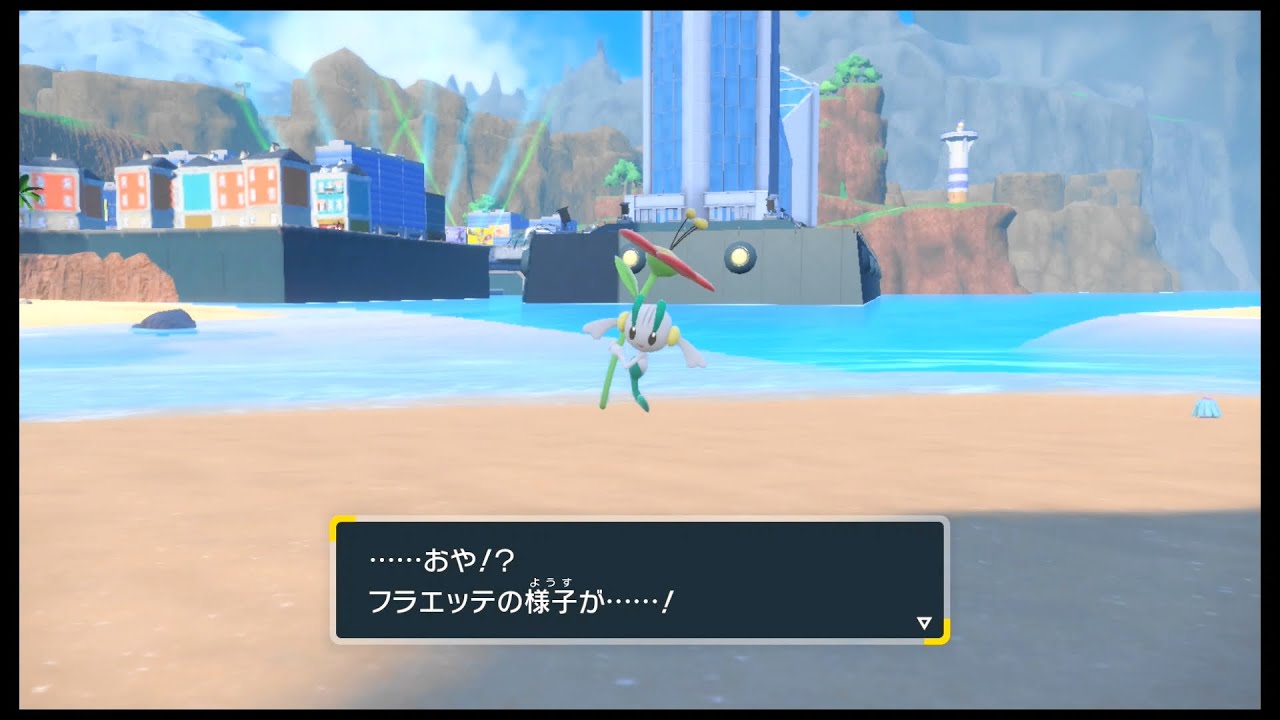The height and width of the screenshot is (720, 1280).
Task: Click the ship's smokestack near the pier
Action: [565, 213]
